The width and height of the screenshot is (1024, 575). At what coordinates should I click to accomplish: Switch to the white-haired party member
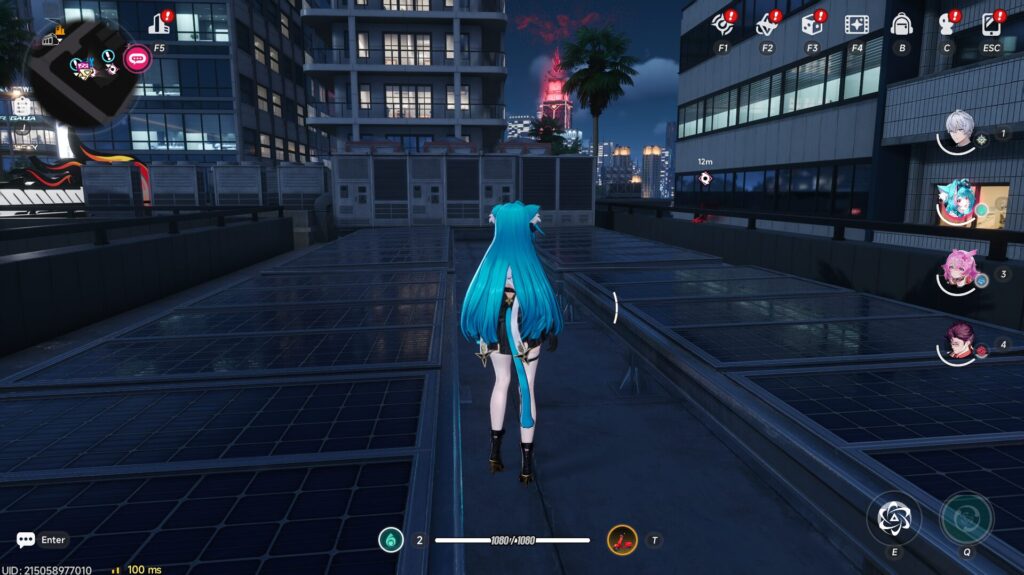click(x=960, y=131)
